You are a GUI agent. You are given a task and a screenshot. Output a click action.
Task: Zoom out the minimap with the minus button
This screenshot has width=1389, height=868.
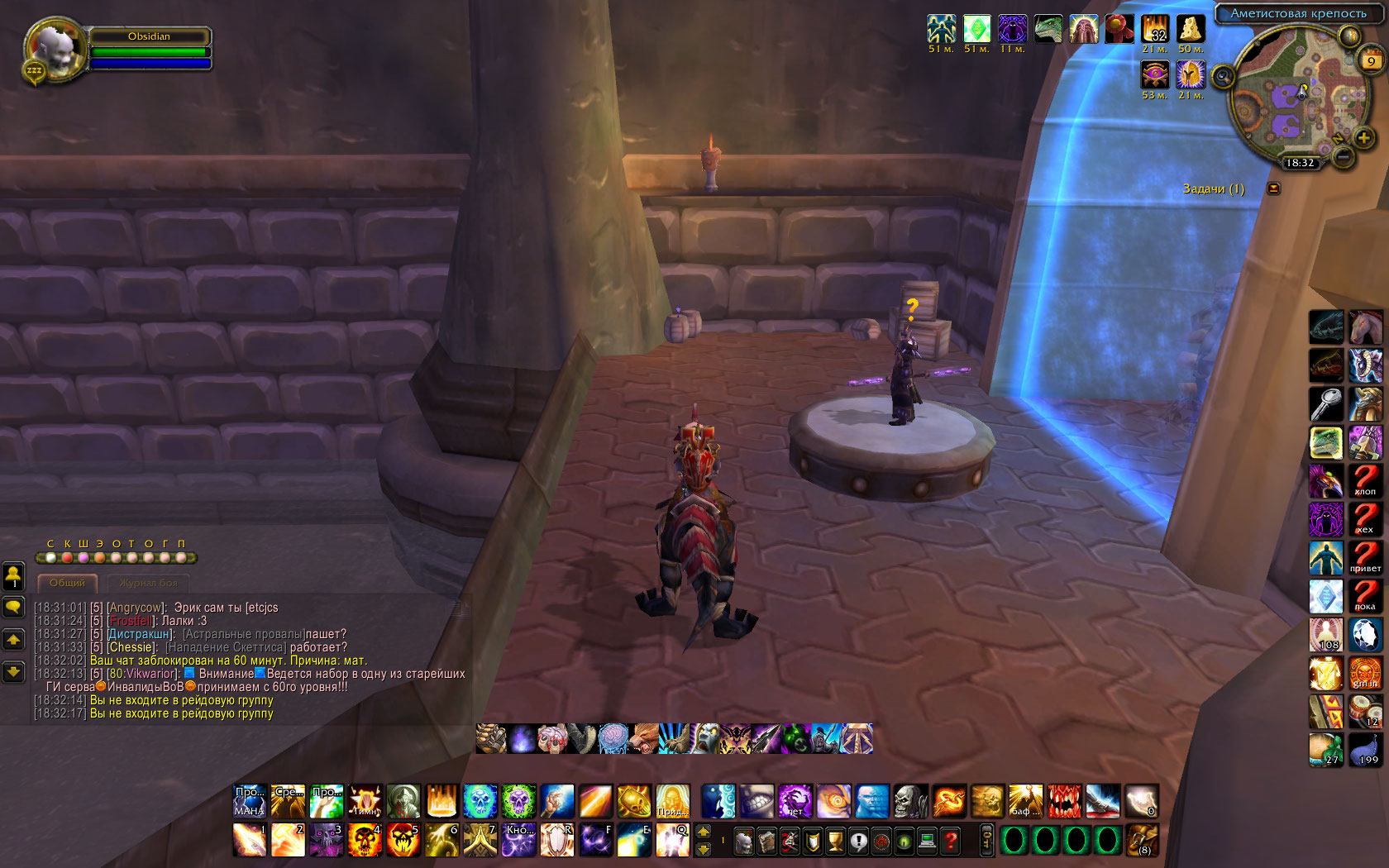click(1344, 155)
